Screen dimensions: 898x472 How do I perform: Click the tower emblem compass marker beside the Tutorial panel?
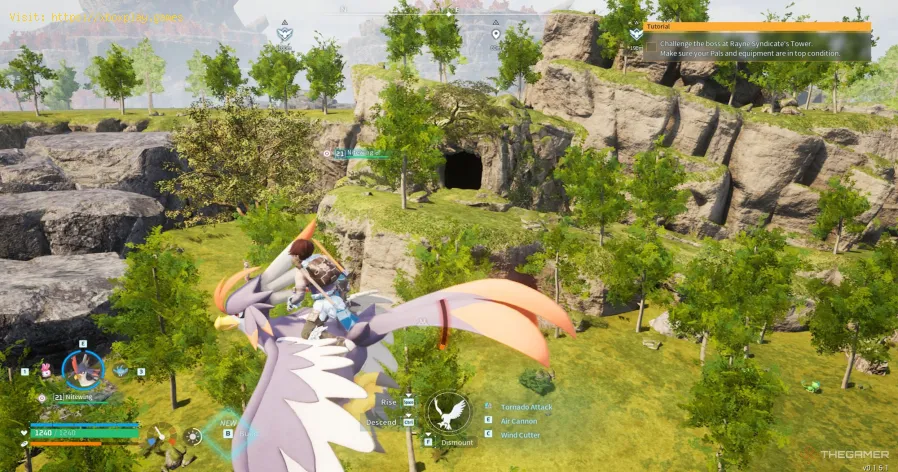[634, 35]
